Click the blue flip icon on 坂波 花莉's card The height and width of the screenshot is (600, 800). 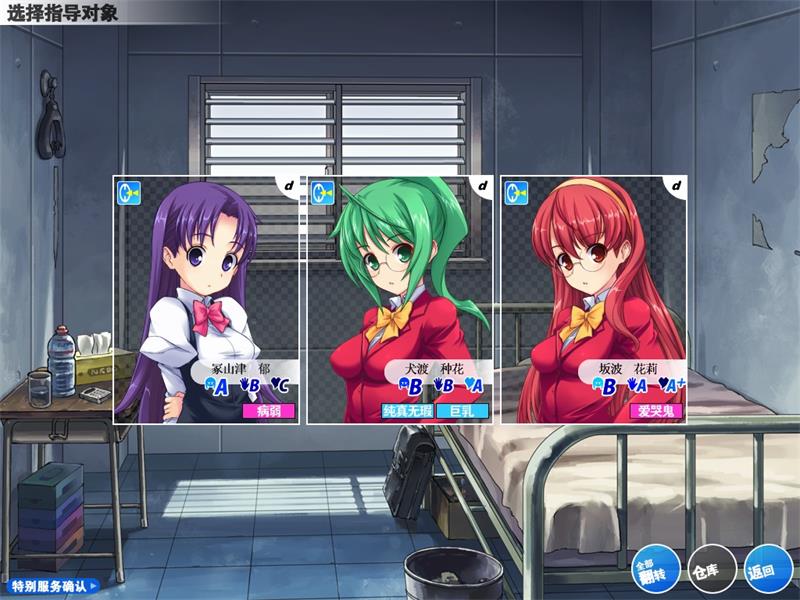click(x=516, y=191)
